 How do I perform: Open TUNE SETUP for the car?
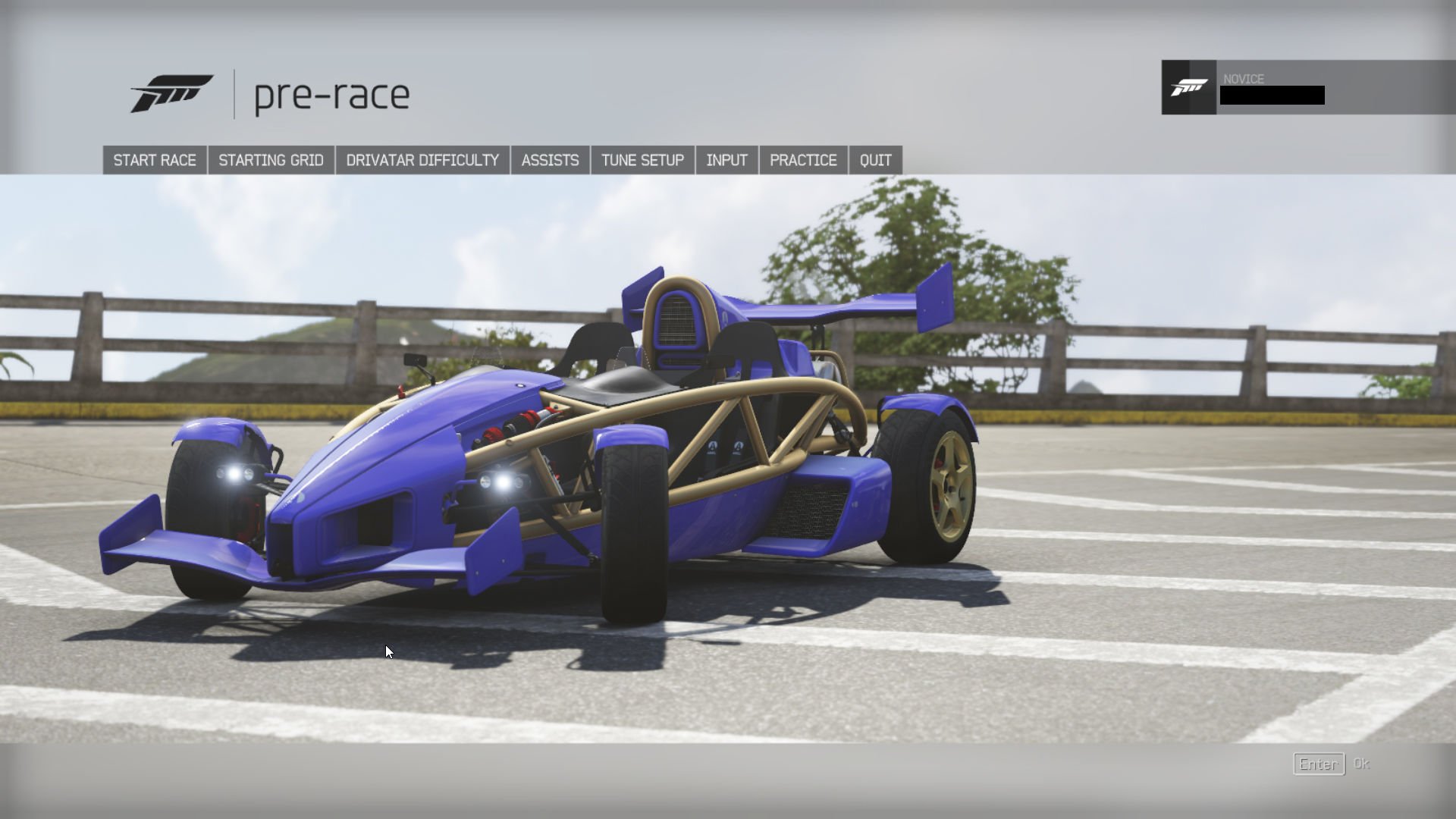click(x=641, y=159)
